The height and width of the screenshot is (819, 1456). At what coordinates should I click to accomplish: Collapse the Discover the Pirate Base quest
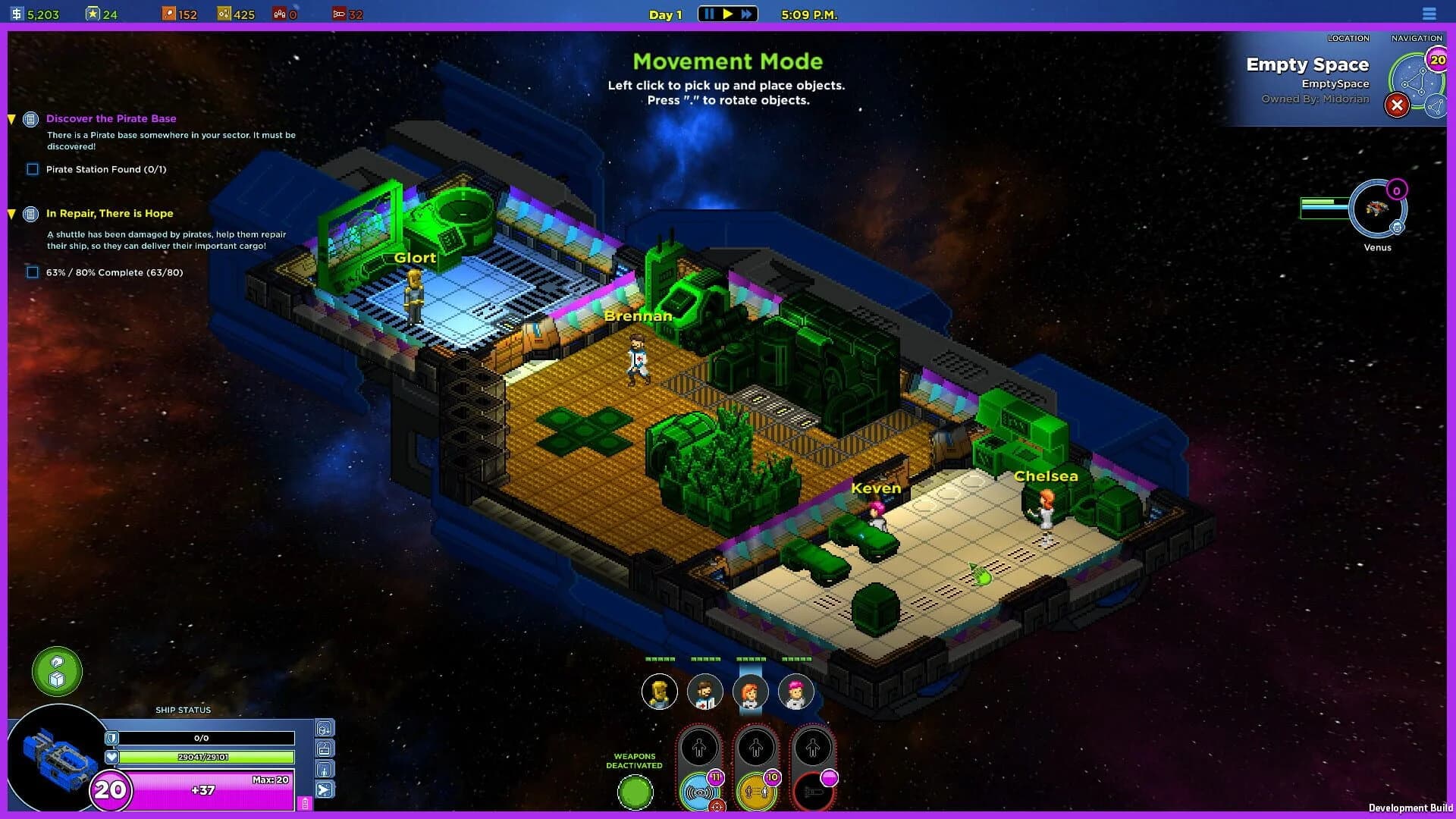coord(11,118)
